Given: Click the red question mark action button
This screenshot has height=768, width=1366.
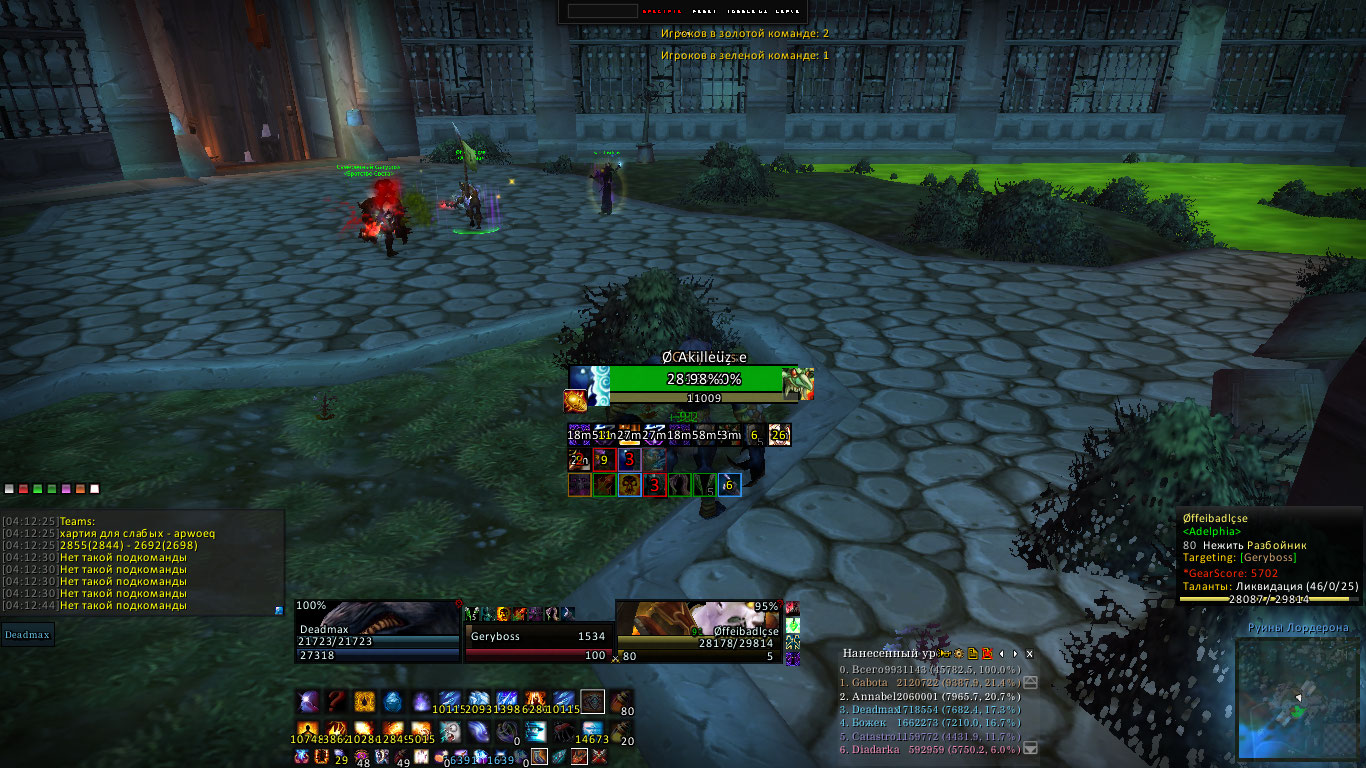Looking at the screenshot, I should 336,701.
